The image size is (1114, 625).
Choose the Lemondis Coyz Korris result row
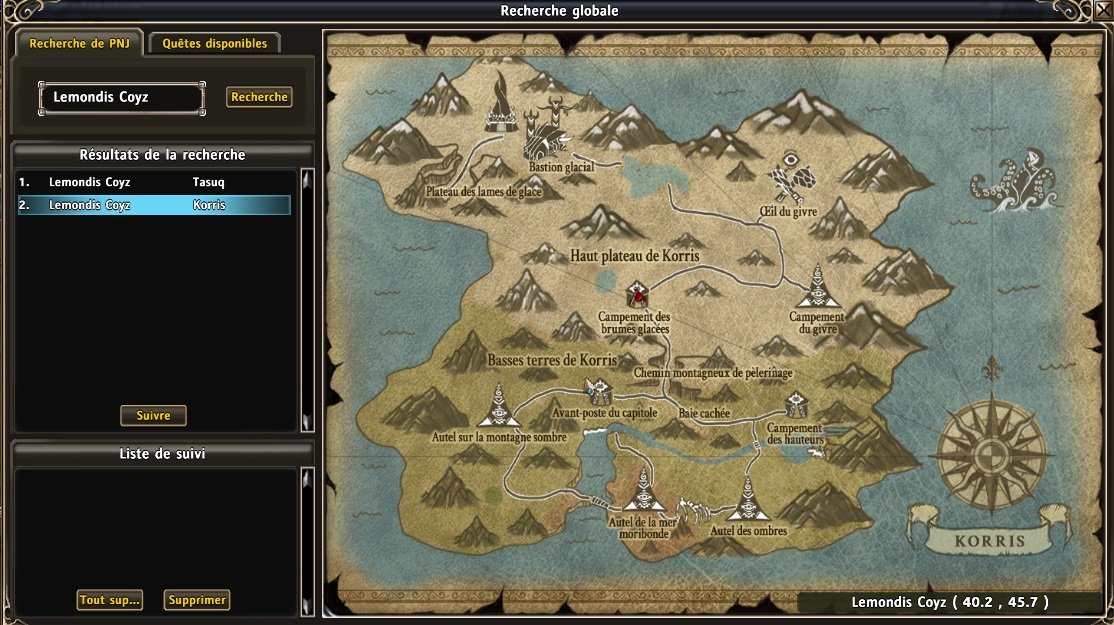[154, 205]
